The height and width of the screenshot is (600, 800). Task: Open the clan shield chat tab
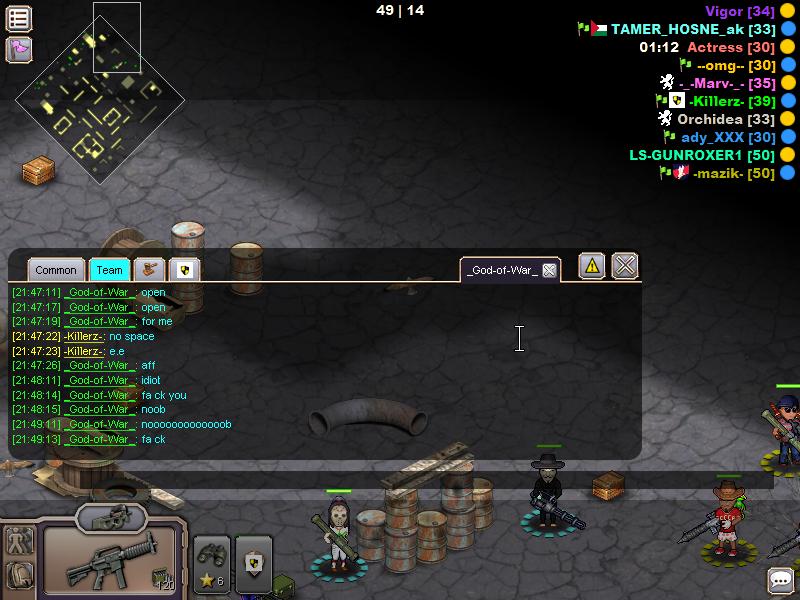pyautogui.click(x=184, y=270)
